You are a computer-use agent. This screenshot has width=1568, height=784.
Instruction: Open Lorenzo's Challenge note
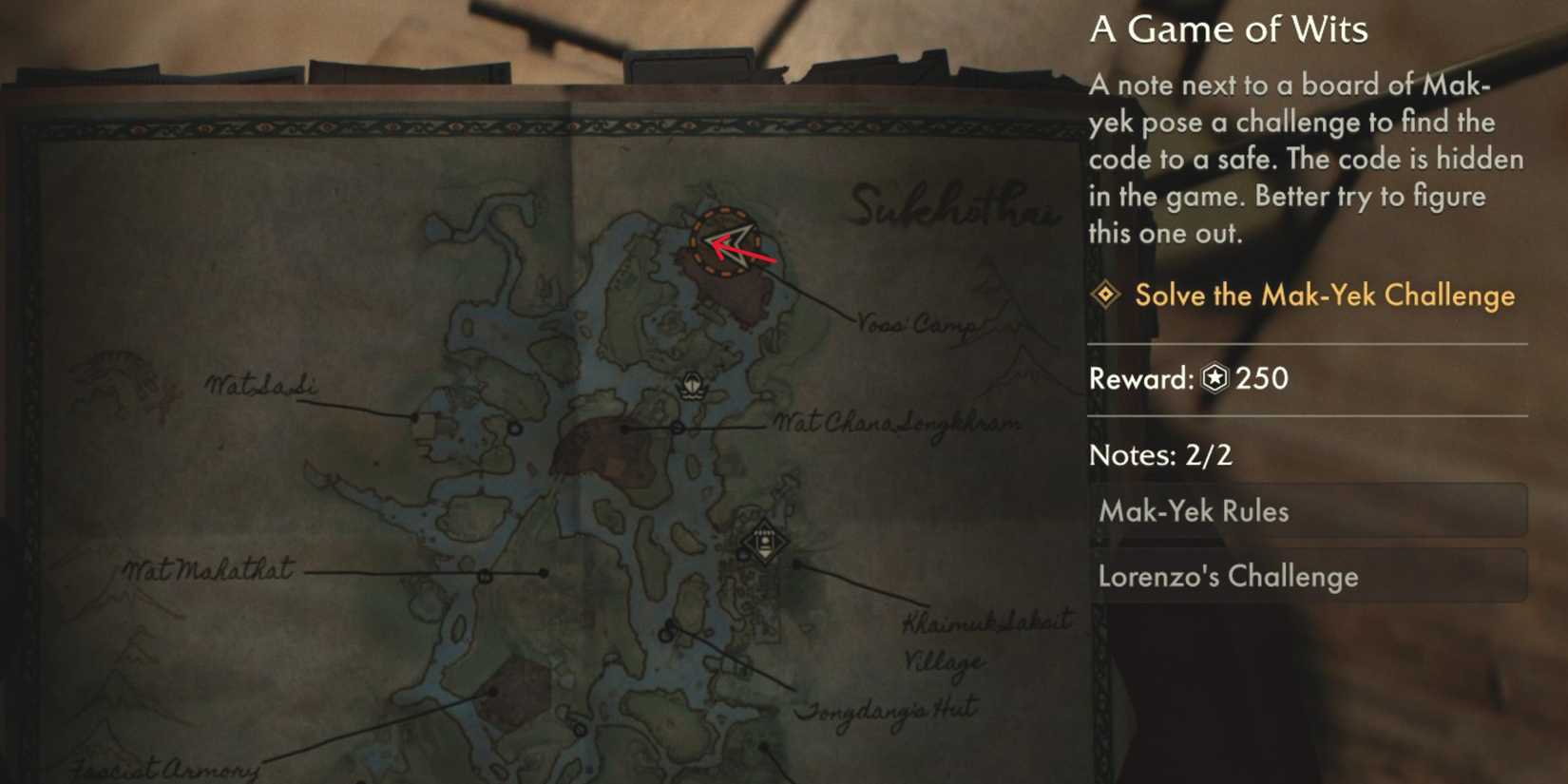pyautogui.click(x=1311, y=575)
